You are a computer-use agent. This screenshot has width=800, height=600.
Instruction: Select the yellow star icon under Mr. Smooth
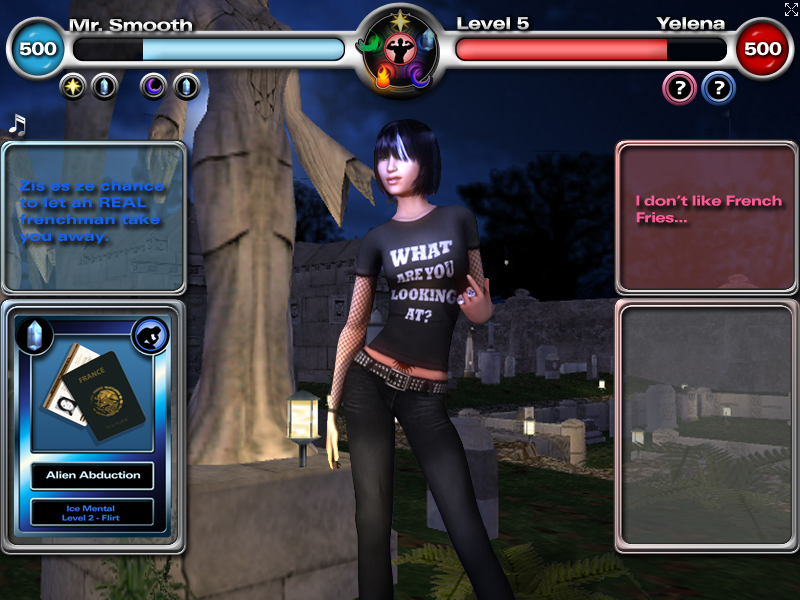point(73,87)
